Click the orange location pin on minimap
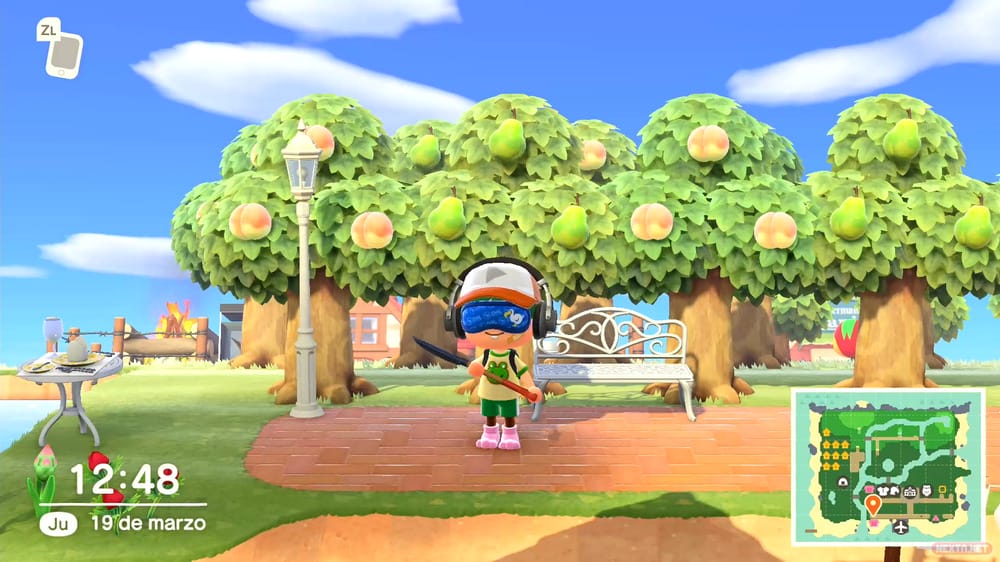 pyautogui.click(x=872, y=503)
